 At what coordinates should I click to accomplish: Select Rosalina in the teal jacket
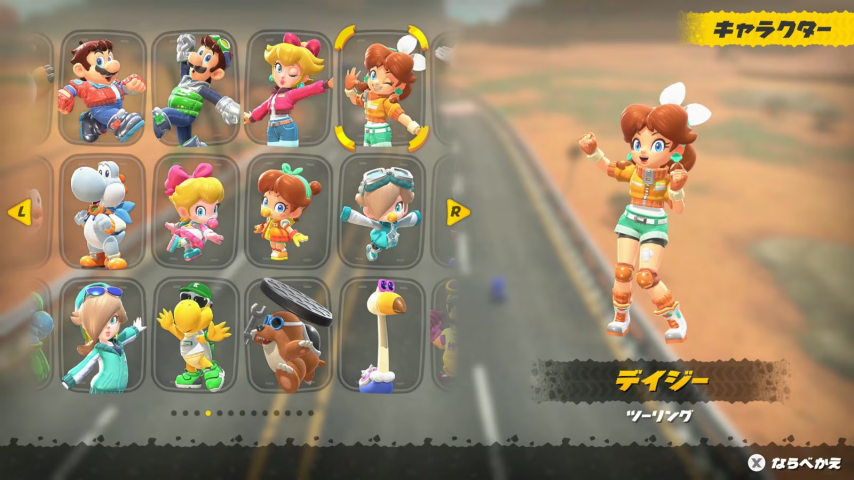[x=101, y=335]
